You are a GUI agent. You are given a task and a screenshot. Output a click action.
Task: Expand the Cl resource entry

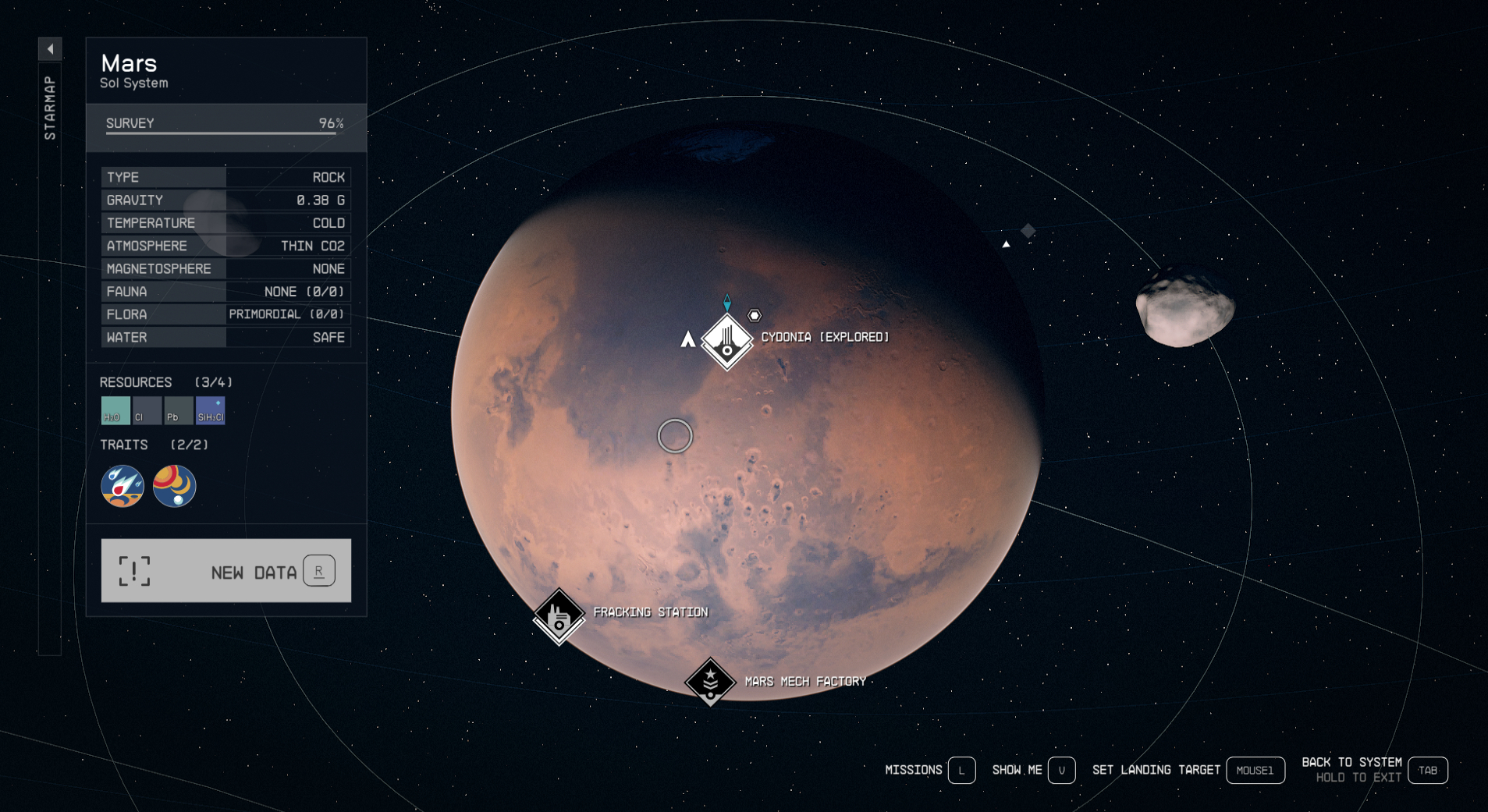pyautogui.click(x=146, y=410)
